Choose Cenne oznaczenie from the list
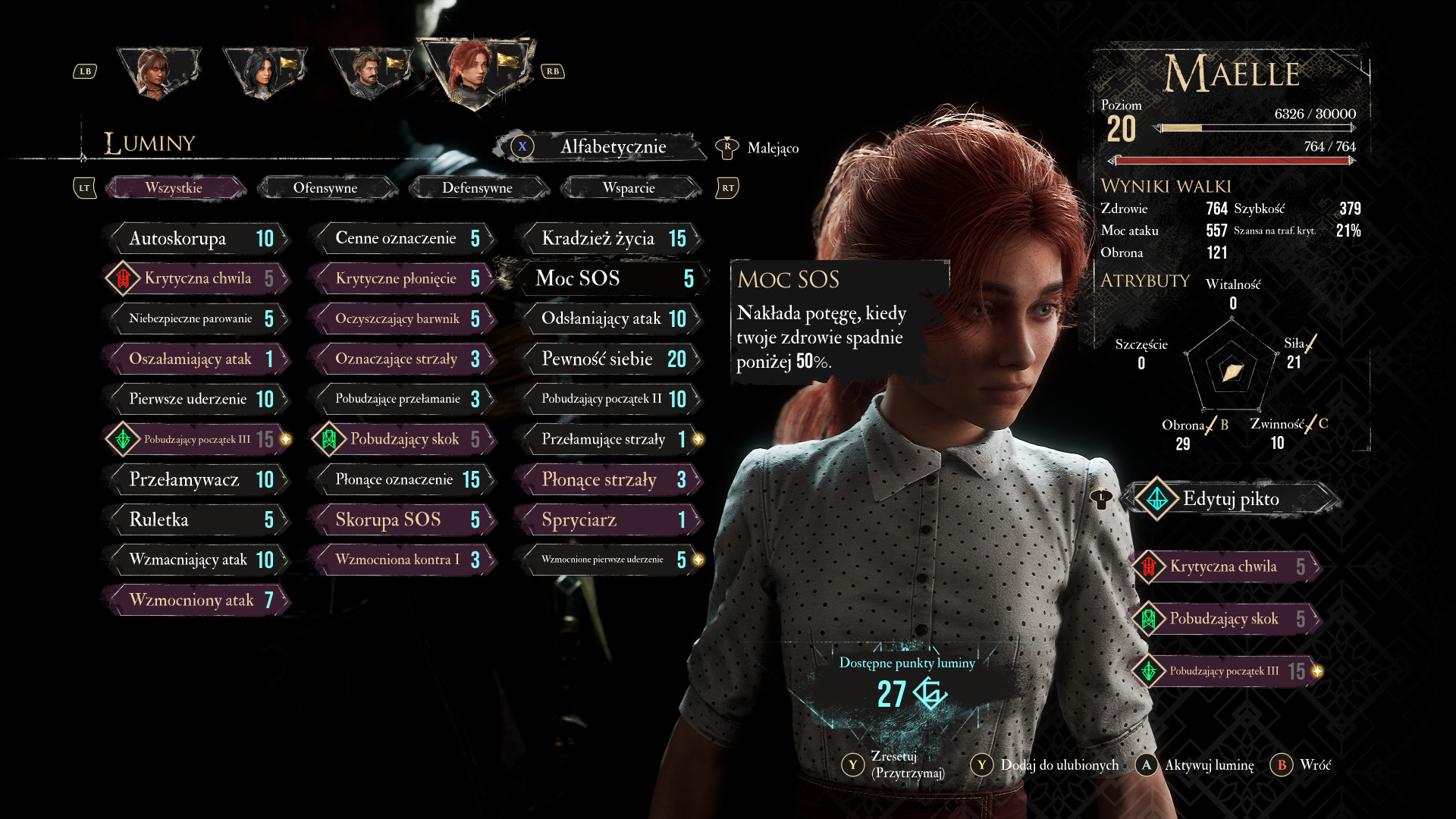Image resolution: width=1456 pixels, height=819 pixels. [403, 239]
